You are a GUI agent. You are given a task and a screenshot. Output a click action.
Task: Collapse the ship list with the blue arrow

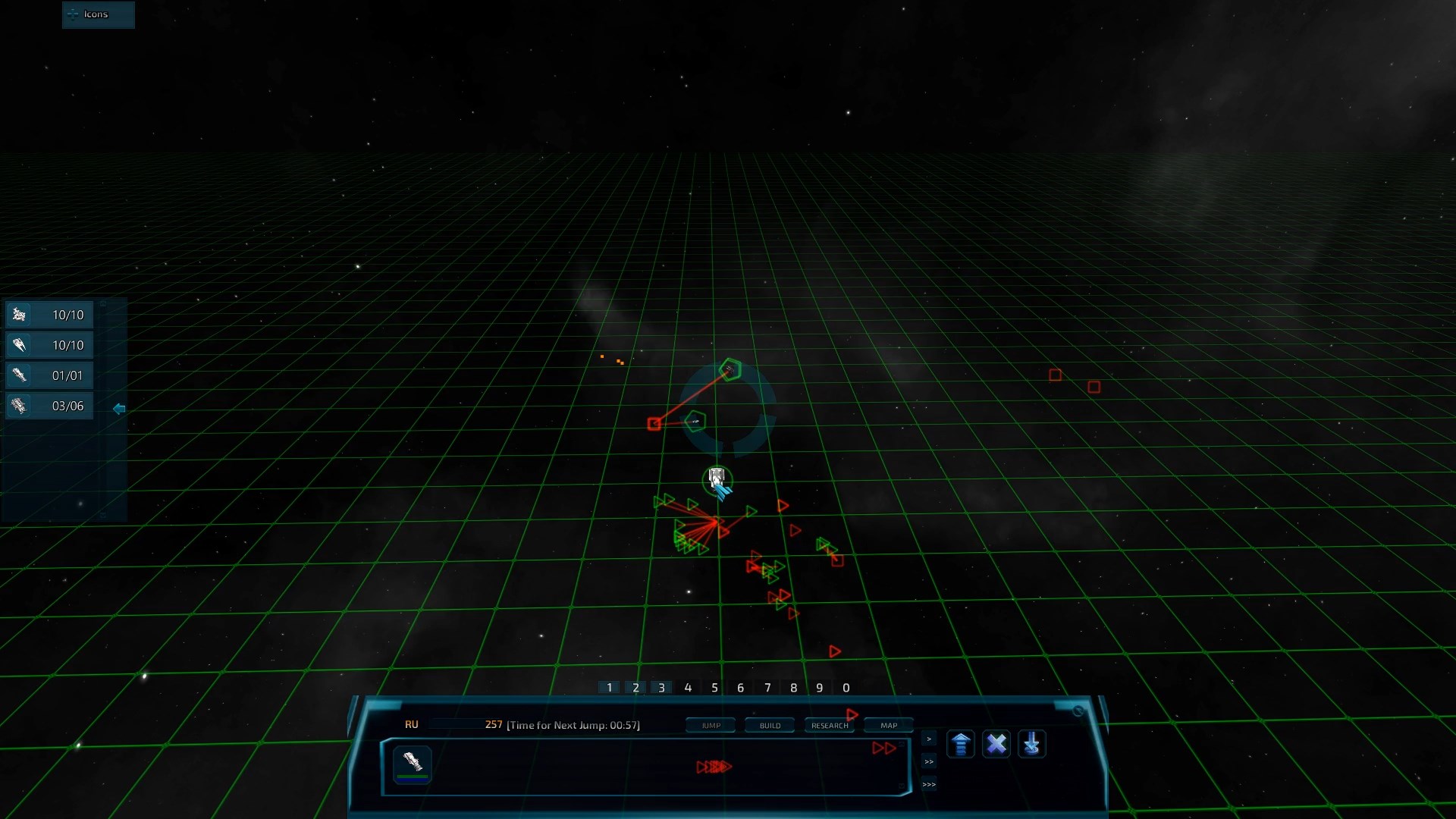(119, 409)
